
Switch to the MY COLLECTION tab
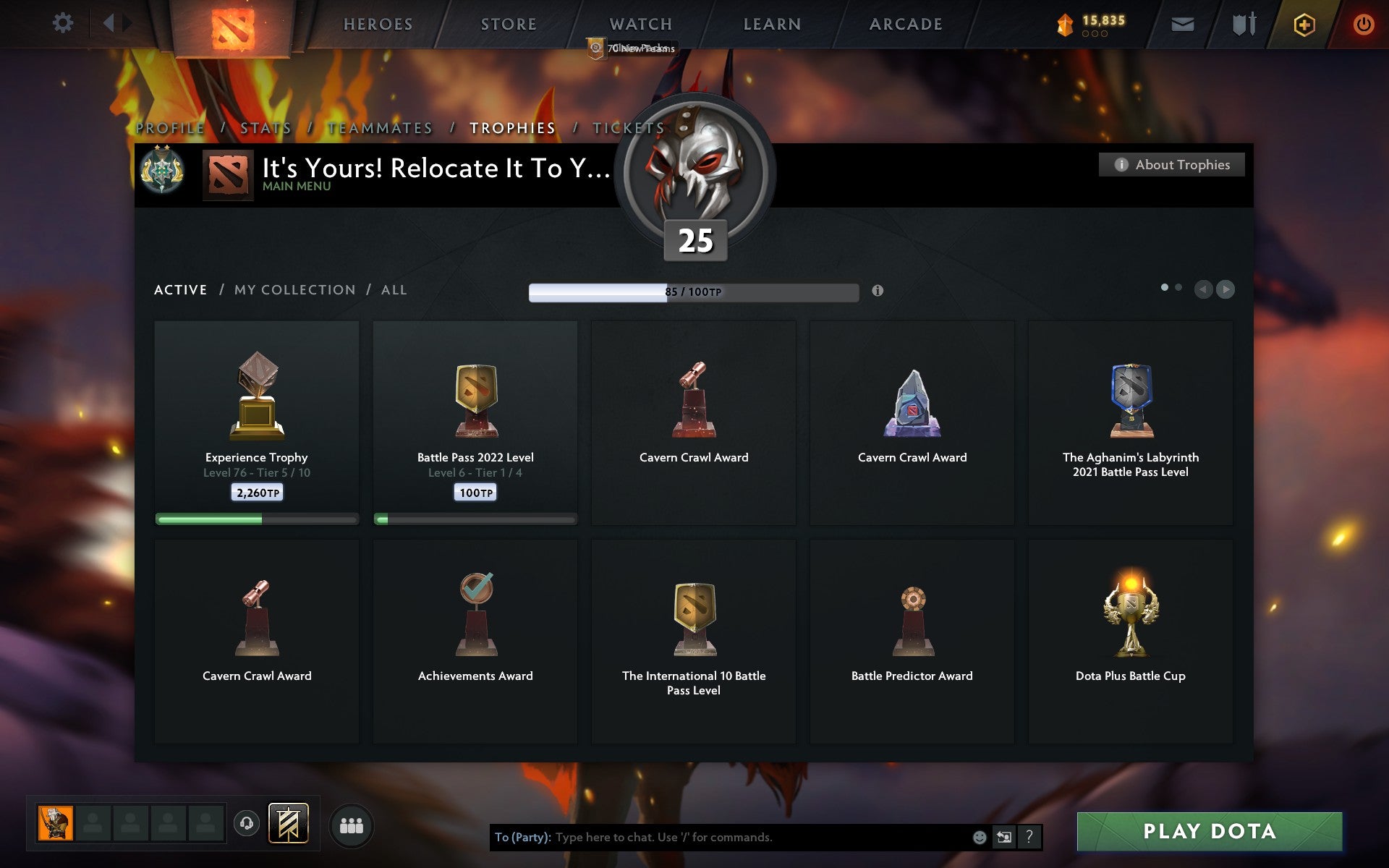click(295, 289)
